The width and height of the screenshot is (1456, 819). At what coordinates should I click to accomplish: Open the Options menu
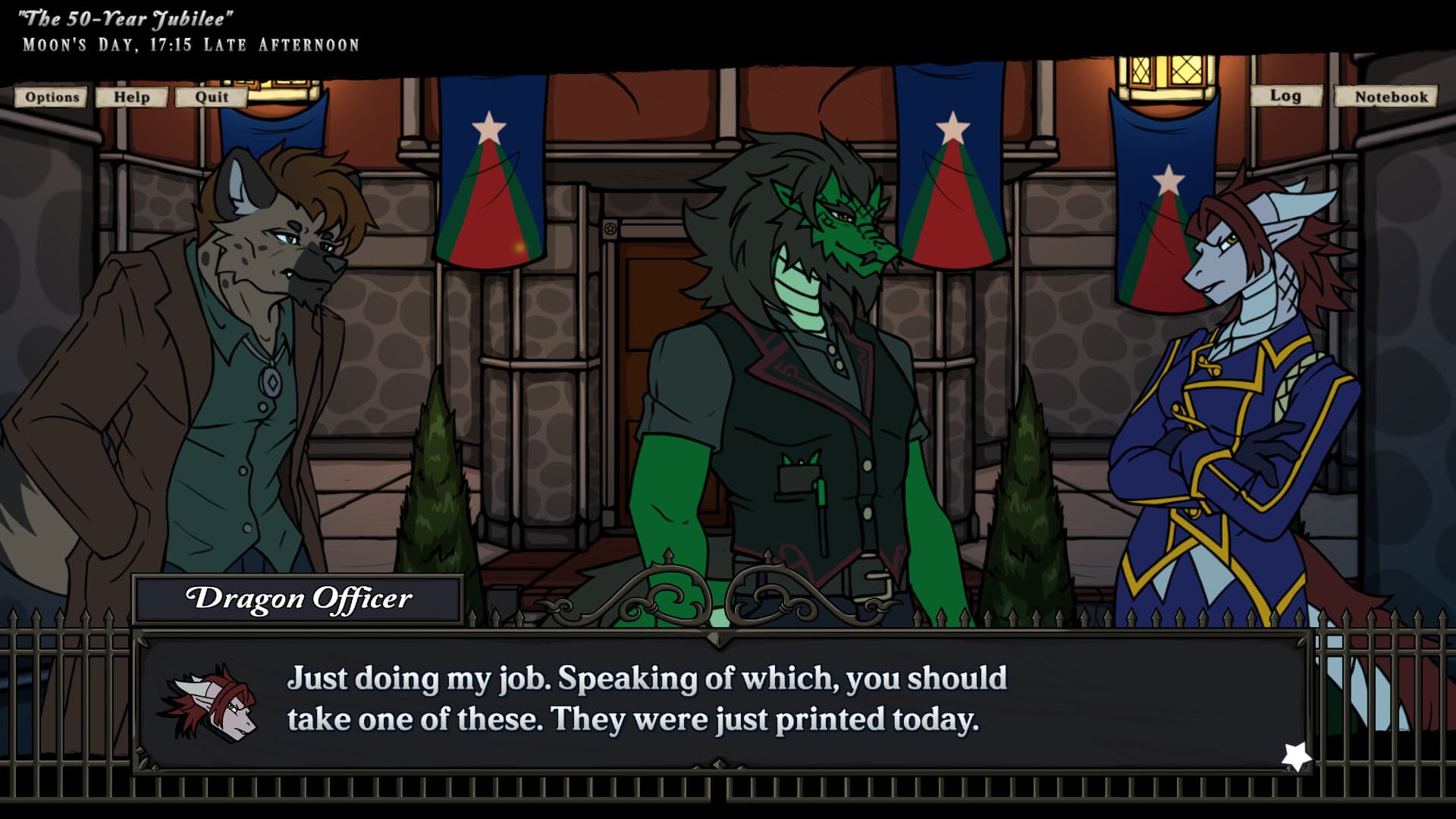50,97
